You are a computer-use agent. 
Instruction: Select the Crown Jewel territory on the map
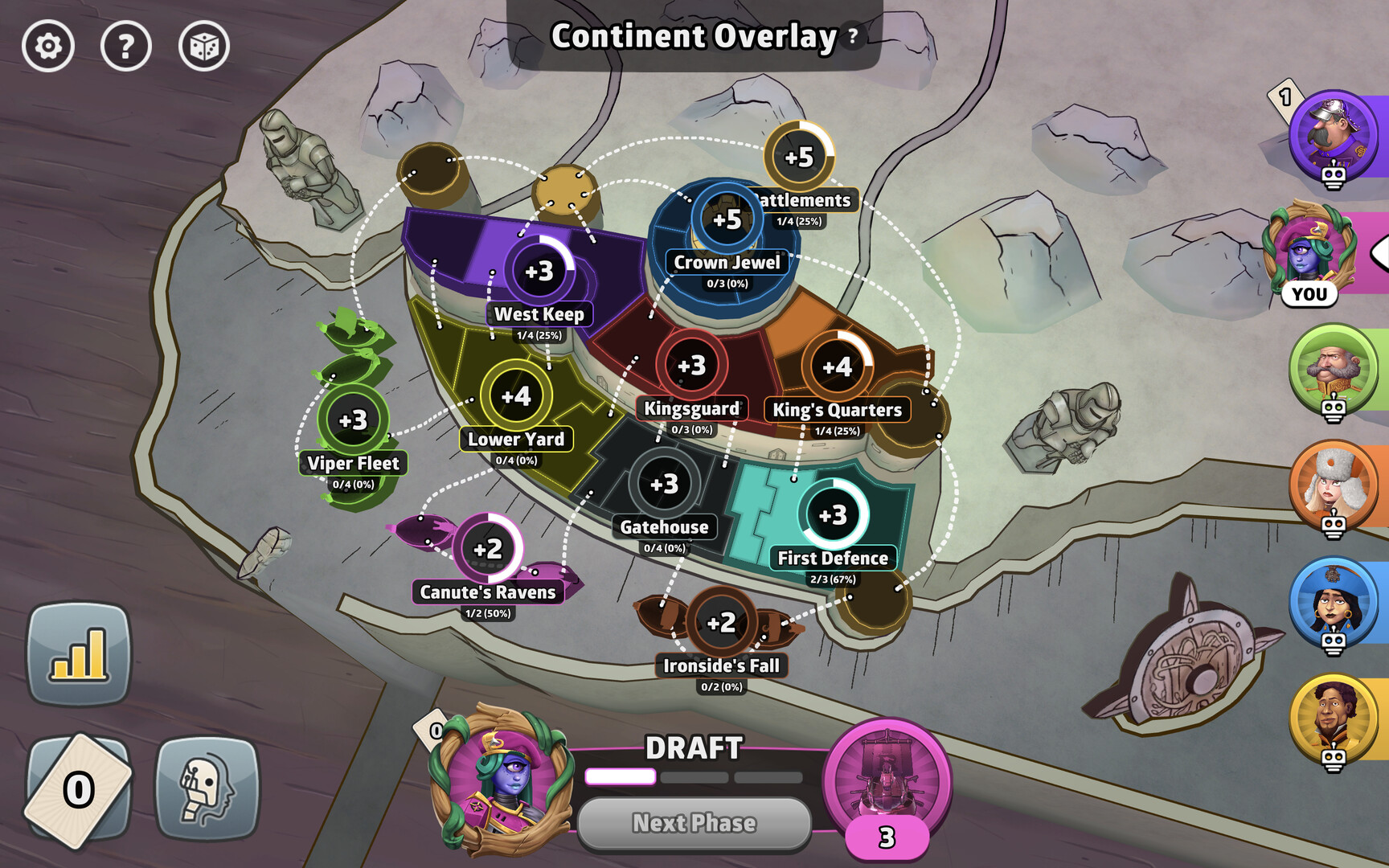coord(725,219)
